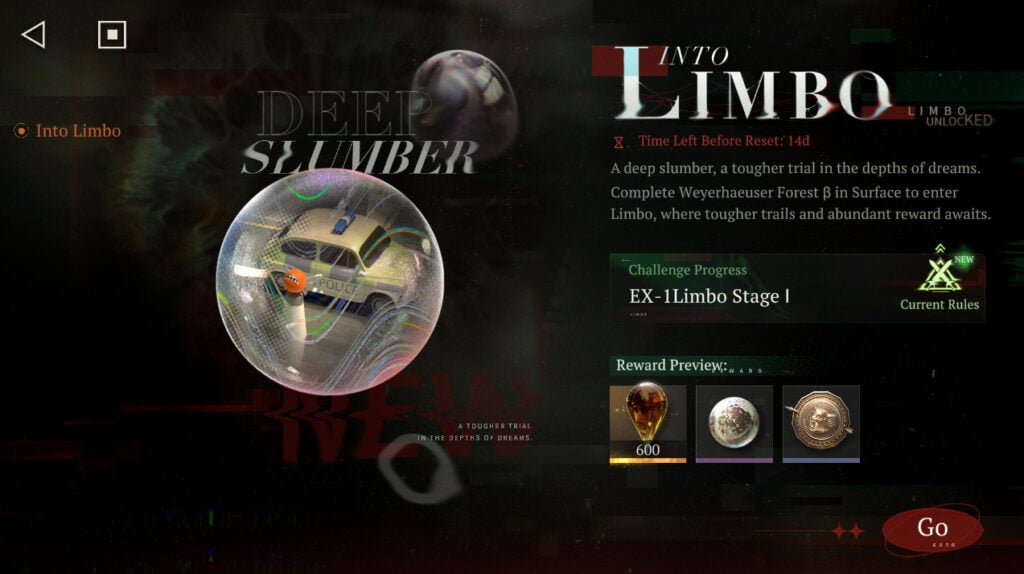The image size is (1024, 574).
Task: Open the home square icon
Action: coord(112,35)
